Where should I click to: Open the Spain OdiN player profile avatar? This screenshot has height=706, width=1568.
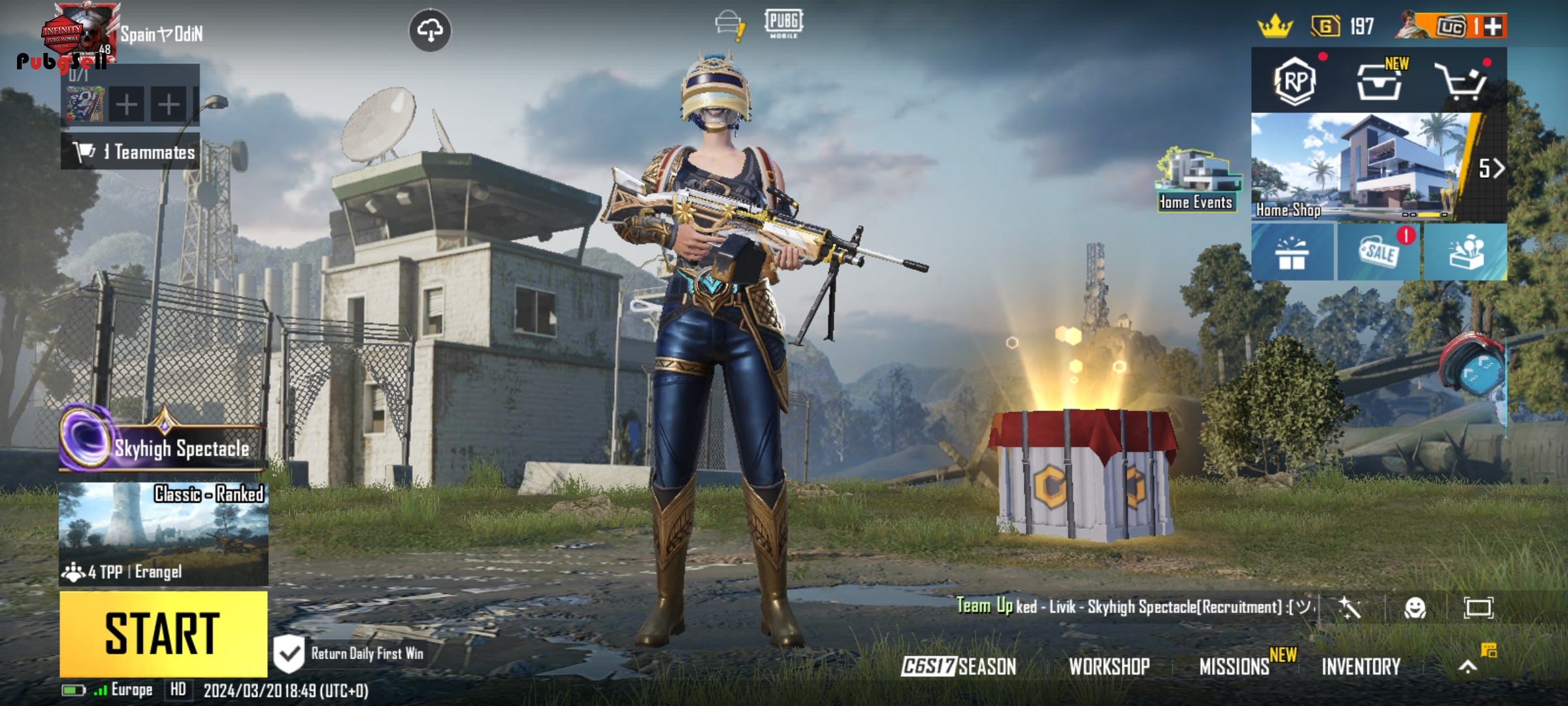[82, 33]
